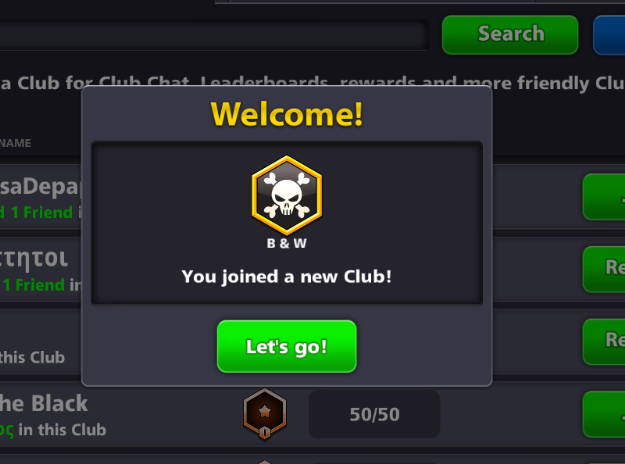Confirm with the Let's go! button
The height and width of the screenshot is (464, 625).
pos(286,347)
